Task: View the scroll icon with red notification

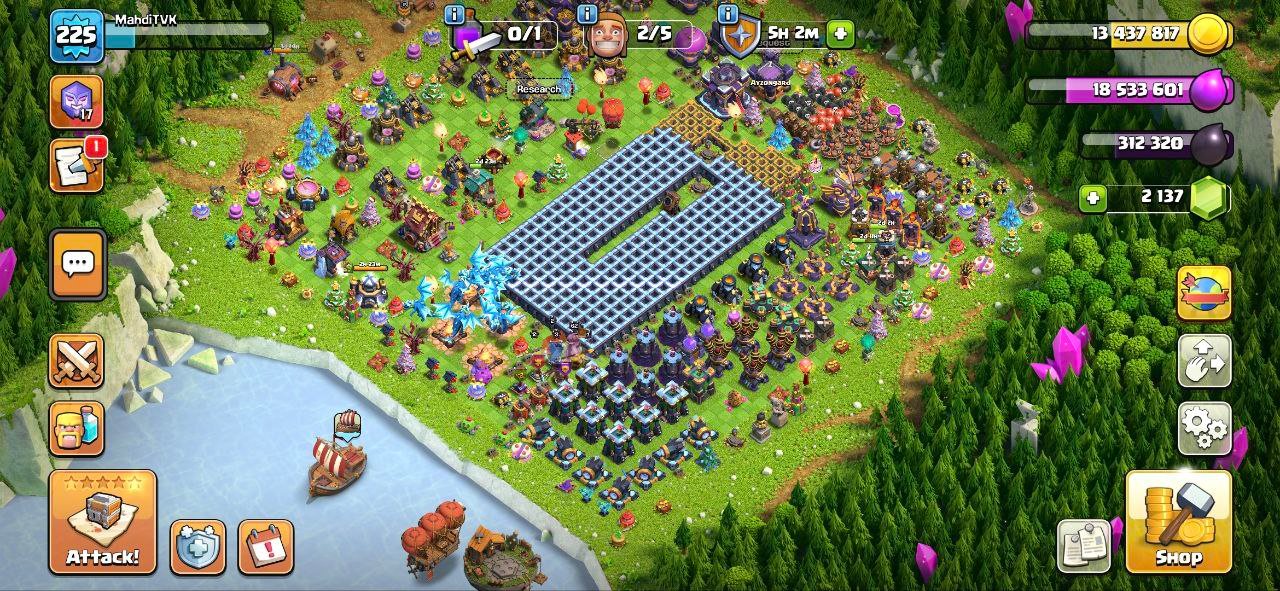Action: [77, 165]
